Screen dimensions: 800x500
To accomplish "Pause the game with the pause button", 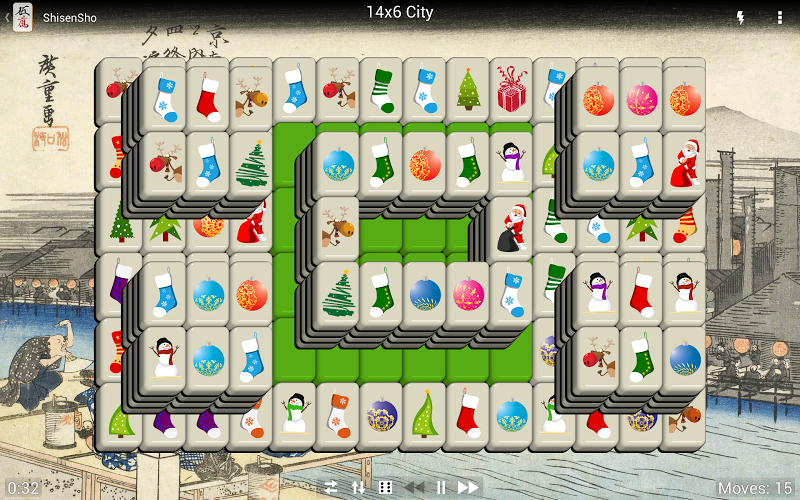I will click(440, 487).
